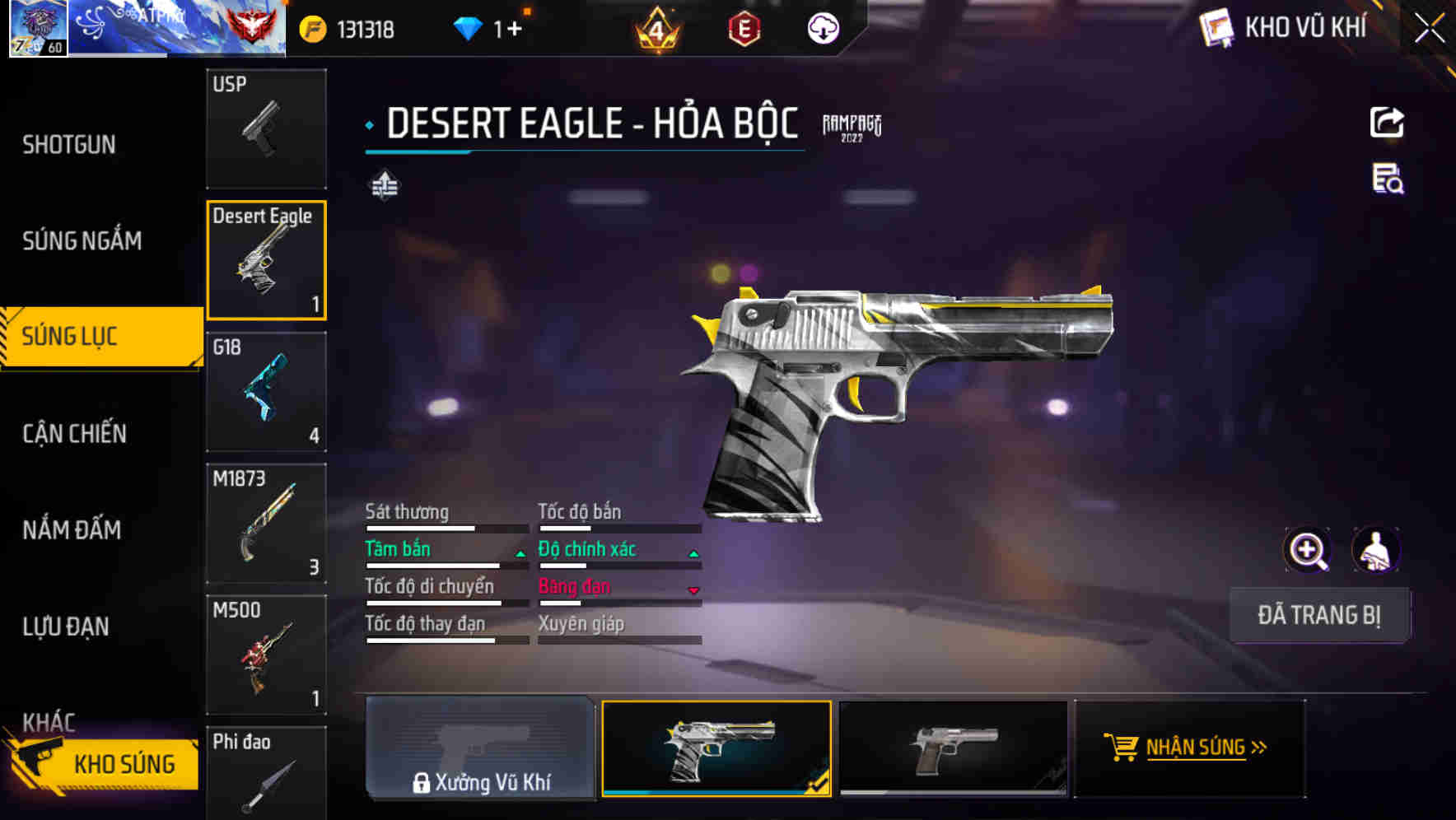Open the locked Xưởng Vũ Khí workshop
The height and width of the screenshot is (820, 1456).
click(x=480, y=748)
